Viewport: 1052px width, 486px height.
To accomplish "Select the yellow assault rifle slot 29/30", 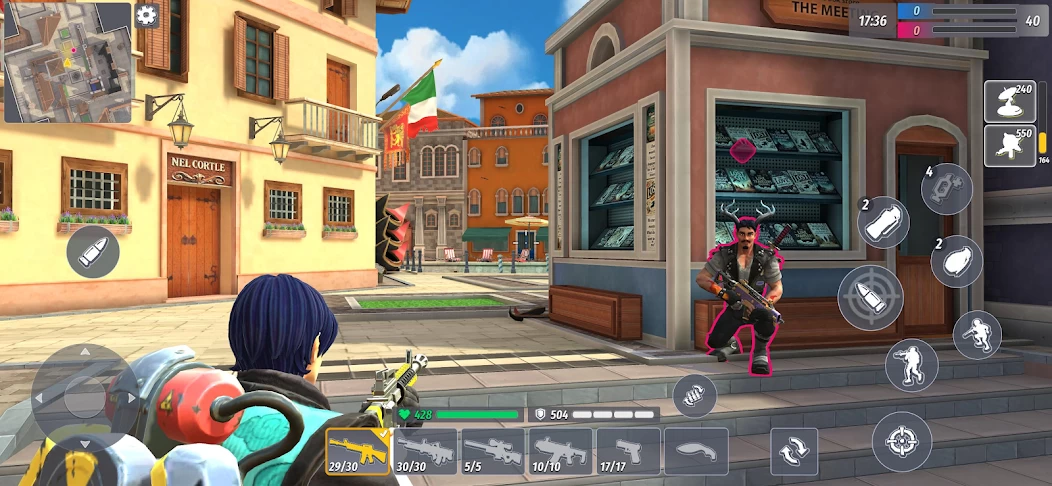I will 358,451.
